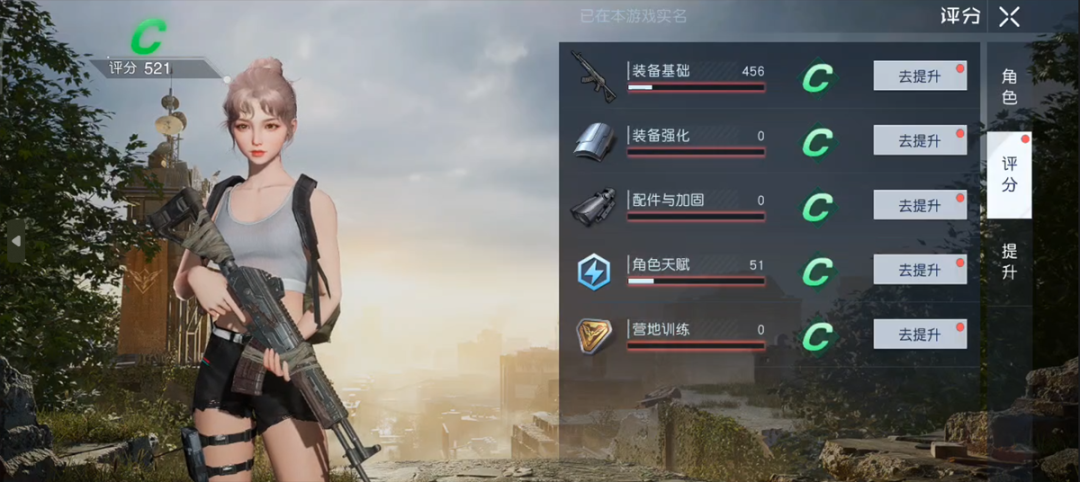Viewport: 1080px width, 482px height.
Task: Open the 提升 tab
Action: tap(1009, 260)
